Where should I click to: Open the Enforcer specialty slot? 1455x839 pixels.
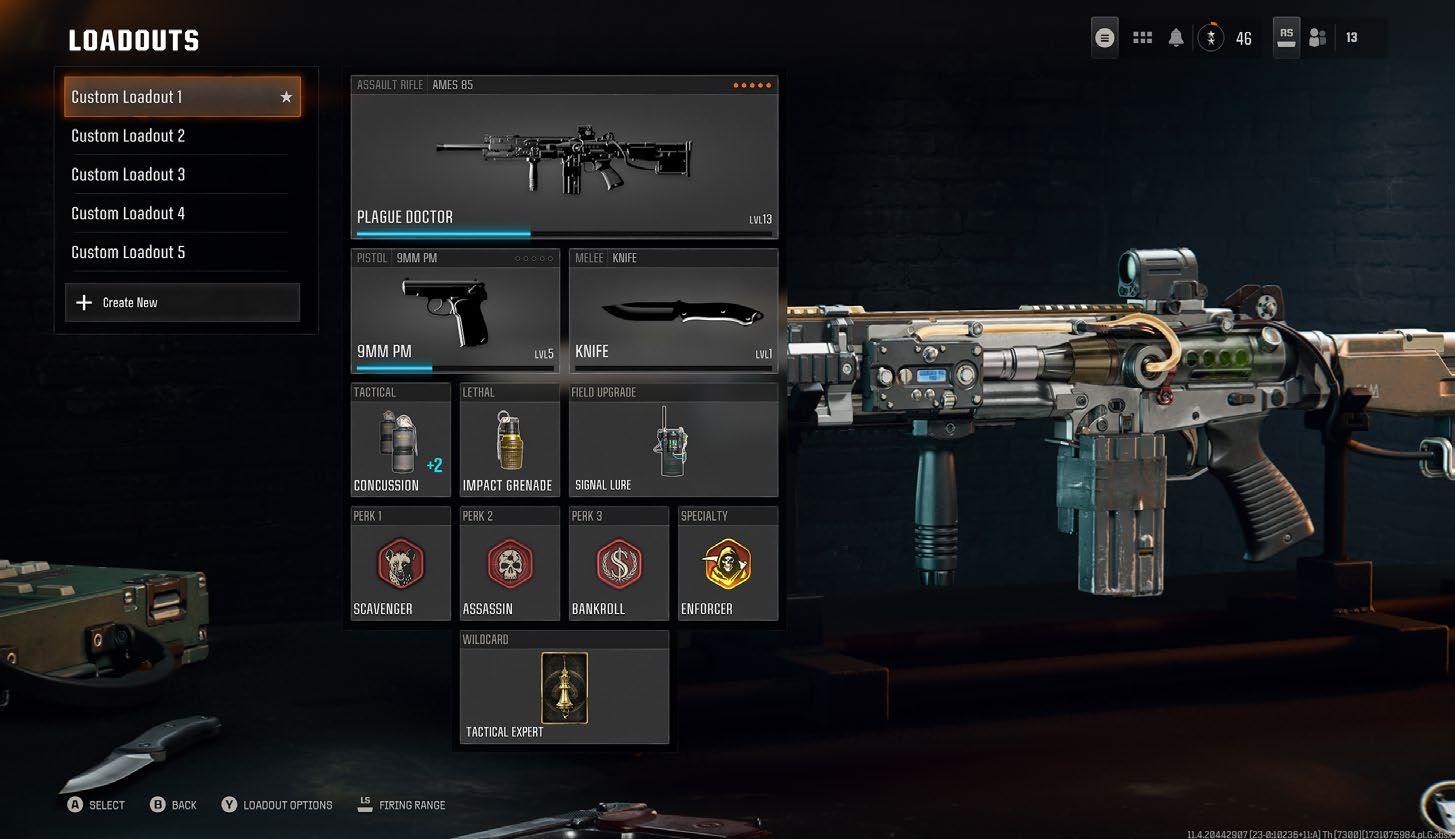(727, 564)
